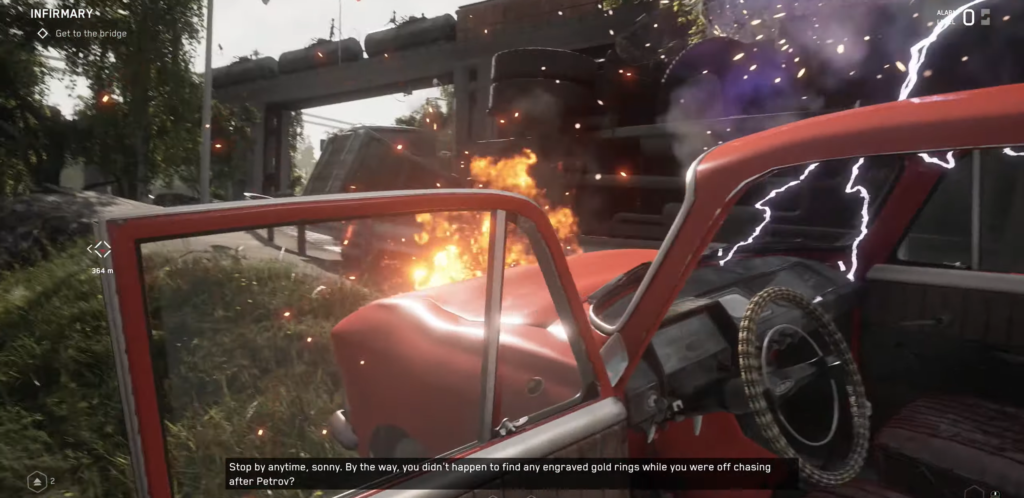Select the hexagonal consumable icon with count 2
The image size is (1024, 498).
[36, 481]
